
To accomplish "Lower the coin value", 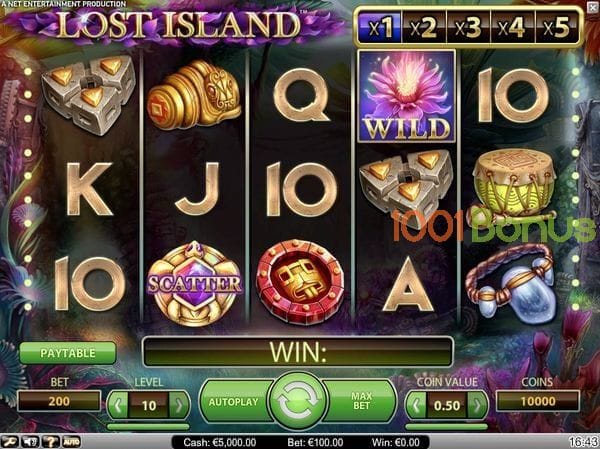I will tap(417, 404).
